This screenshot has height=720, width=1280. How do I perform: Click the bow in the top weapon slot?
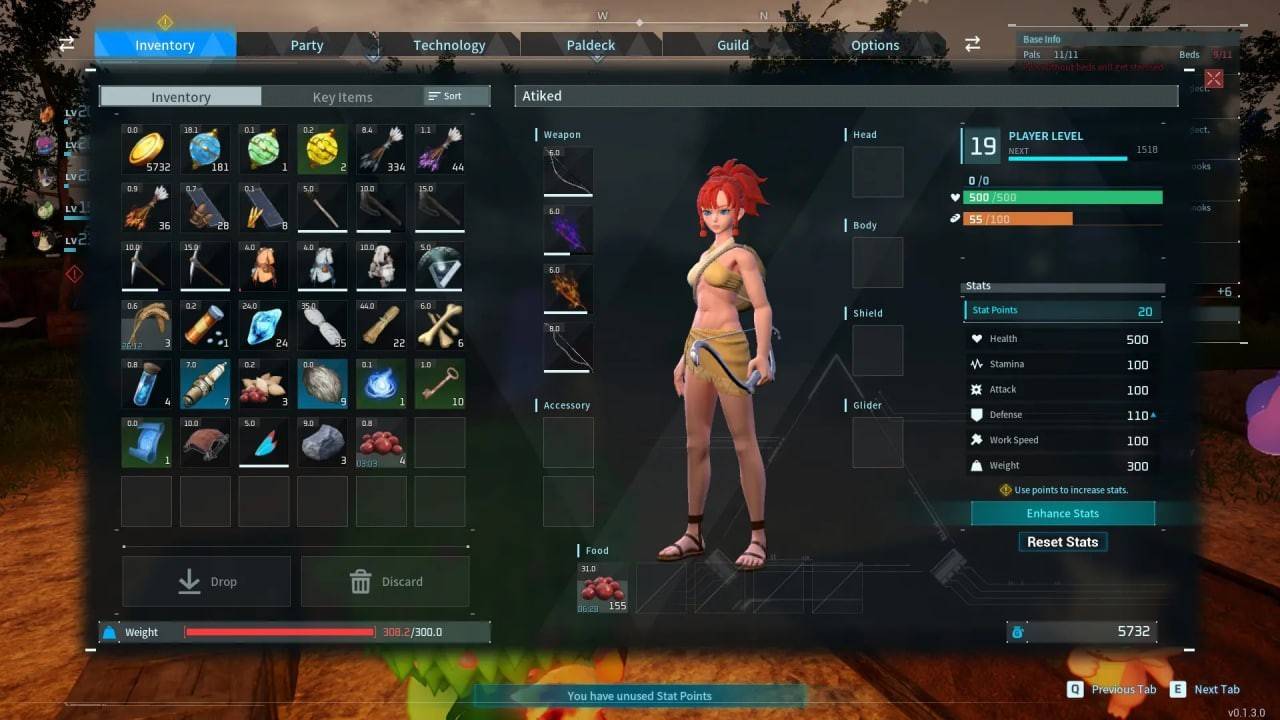pyautogui.click(x=567, y=171)
